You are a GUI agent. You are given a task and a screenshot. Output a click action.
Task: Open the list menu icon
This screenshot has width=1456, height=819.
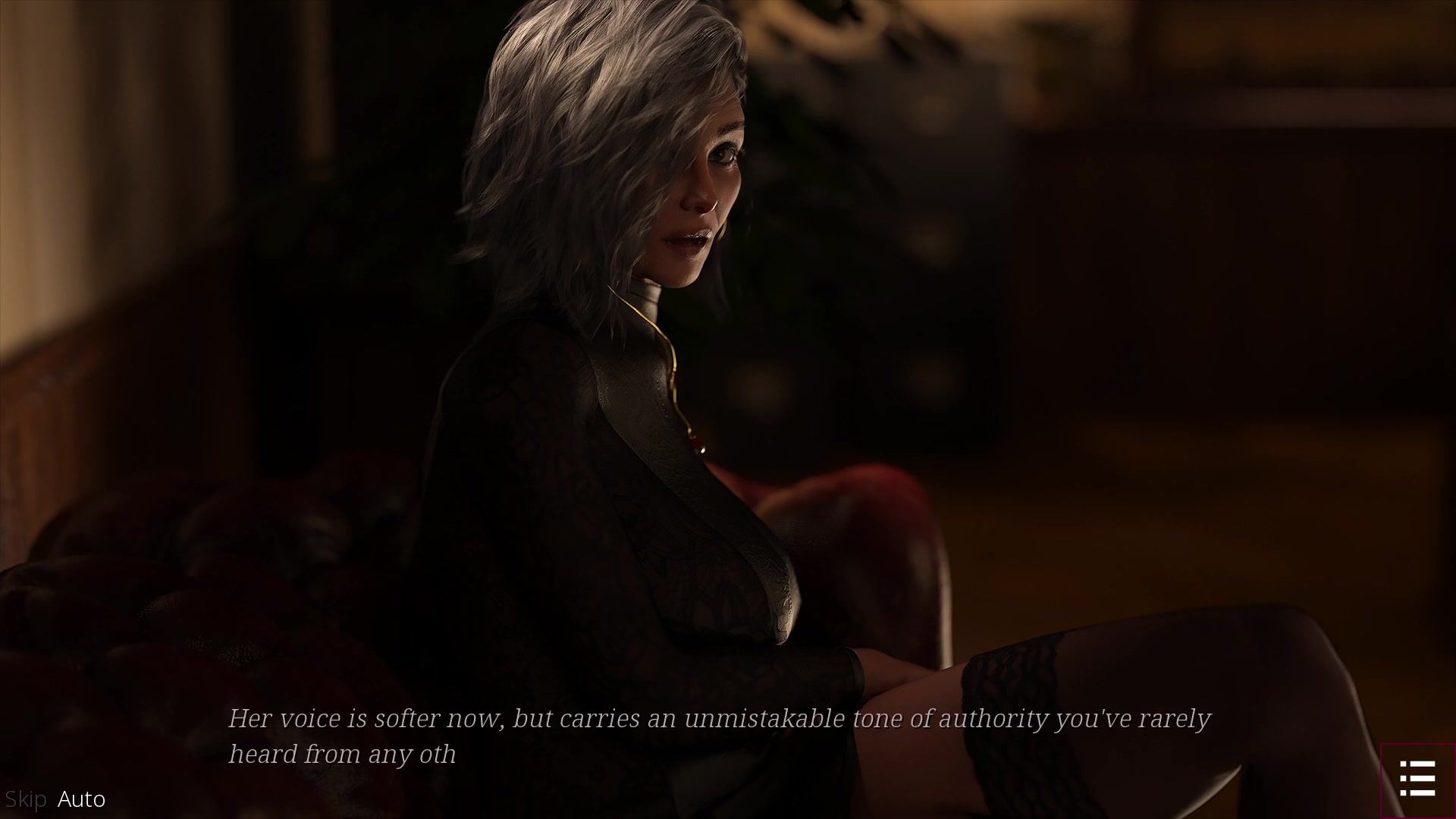(x=1417, y=780)
